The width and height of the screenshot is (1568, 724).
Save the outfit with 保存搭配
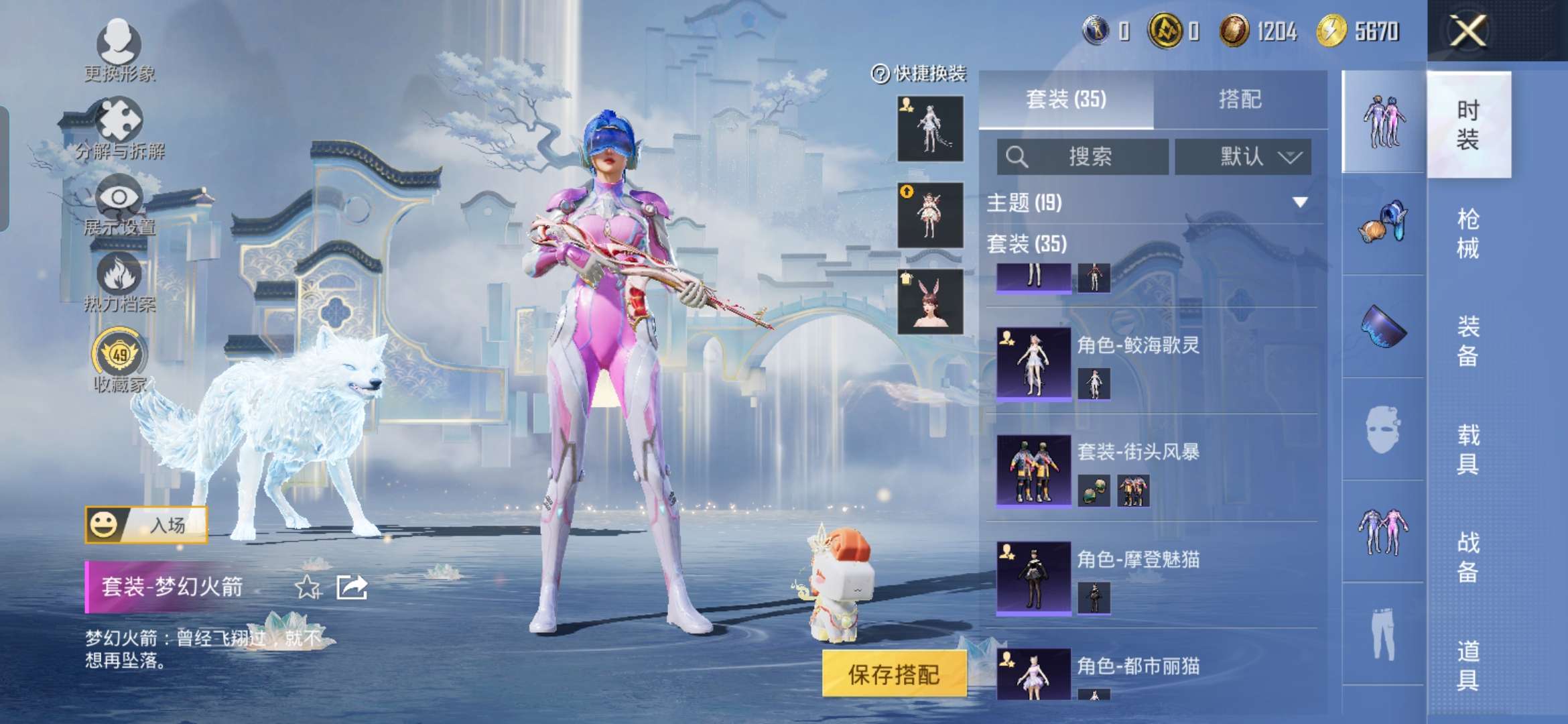point(894,674)
